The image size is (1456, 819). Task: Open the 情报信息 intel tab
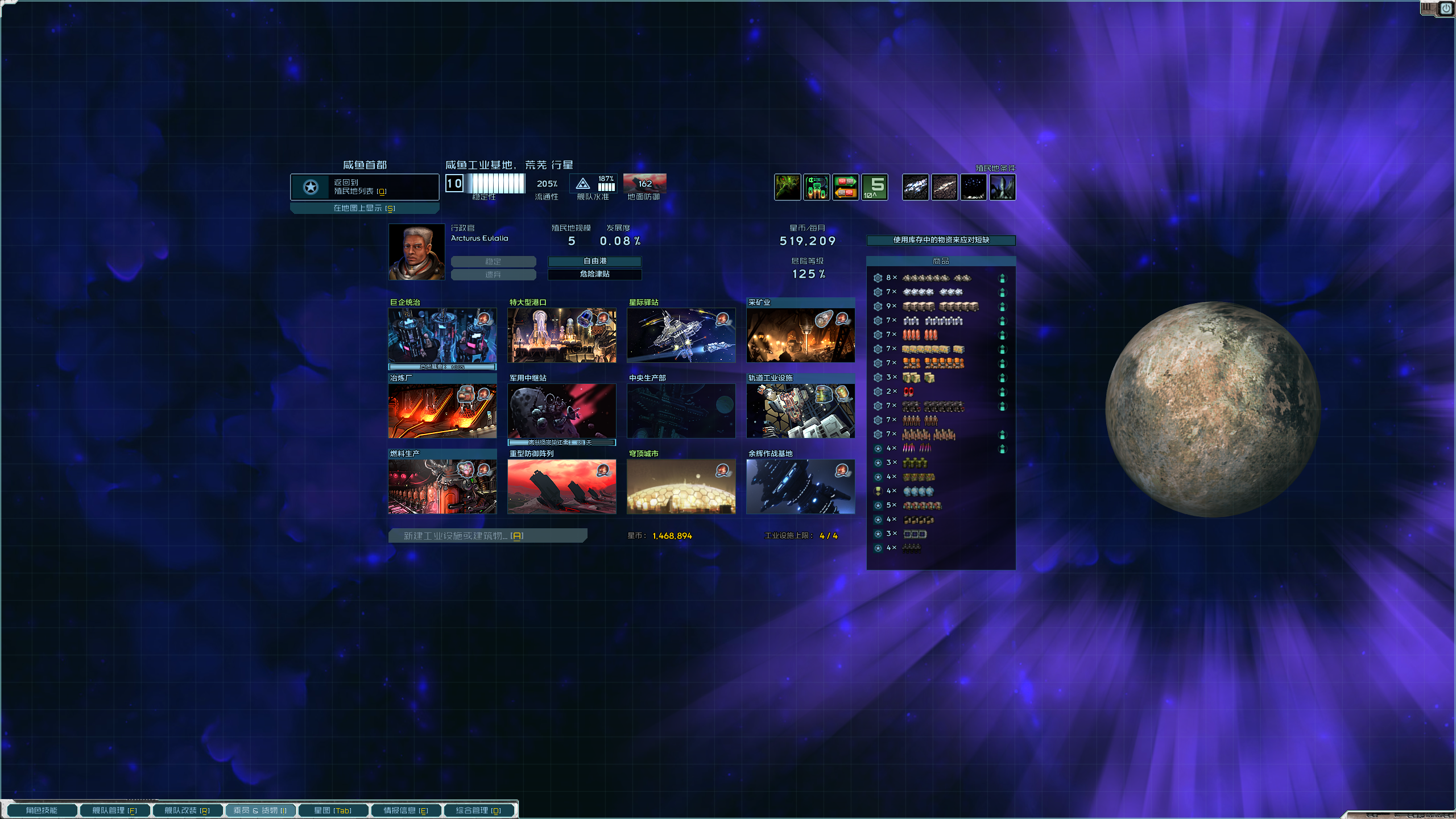click(x=406, y=810)
